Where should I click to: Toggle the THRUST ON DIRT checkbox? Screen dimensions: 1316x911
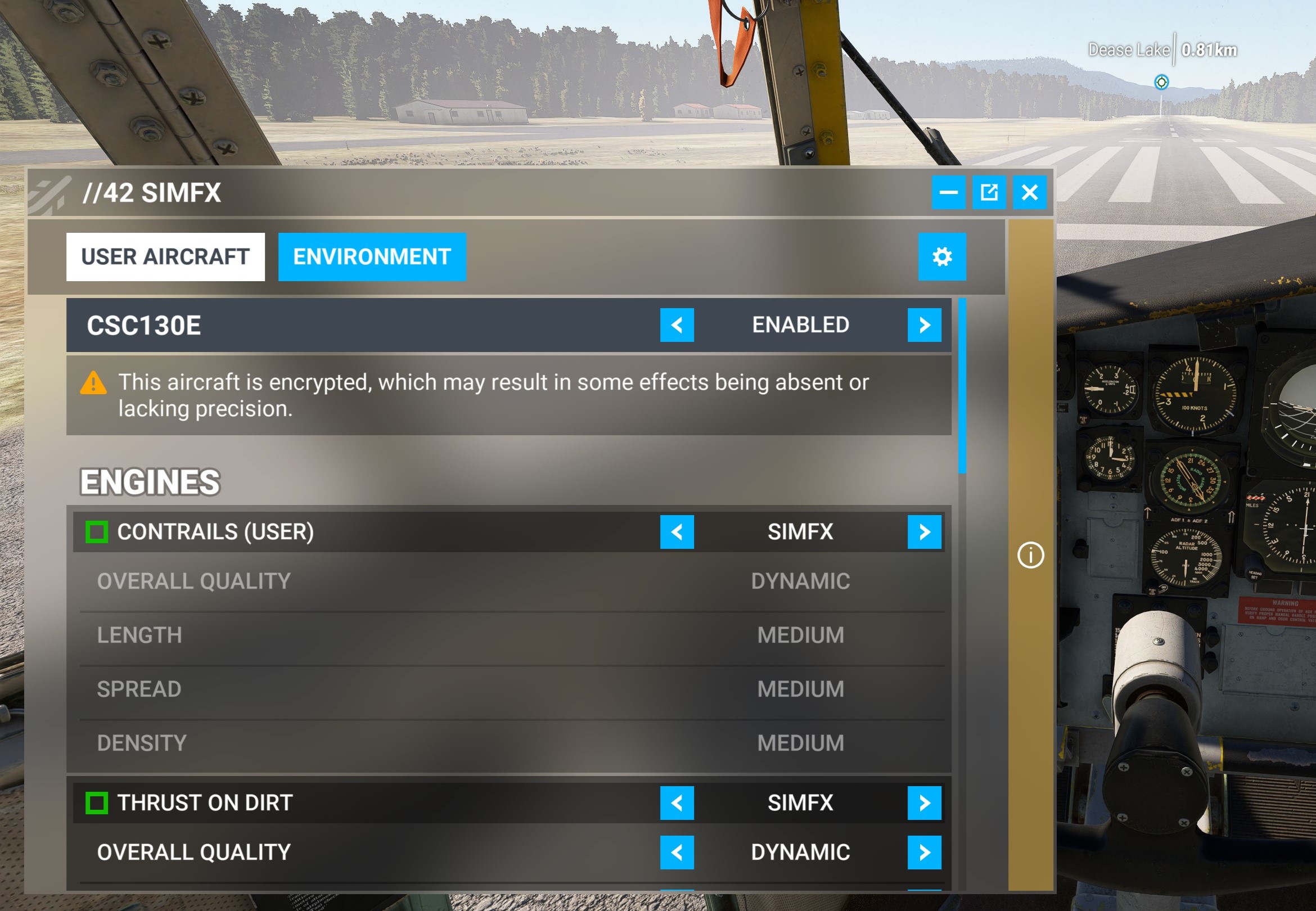98,803
